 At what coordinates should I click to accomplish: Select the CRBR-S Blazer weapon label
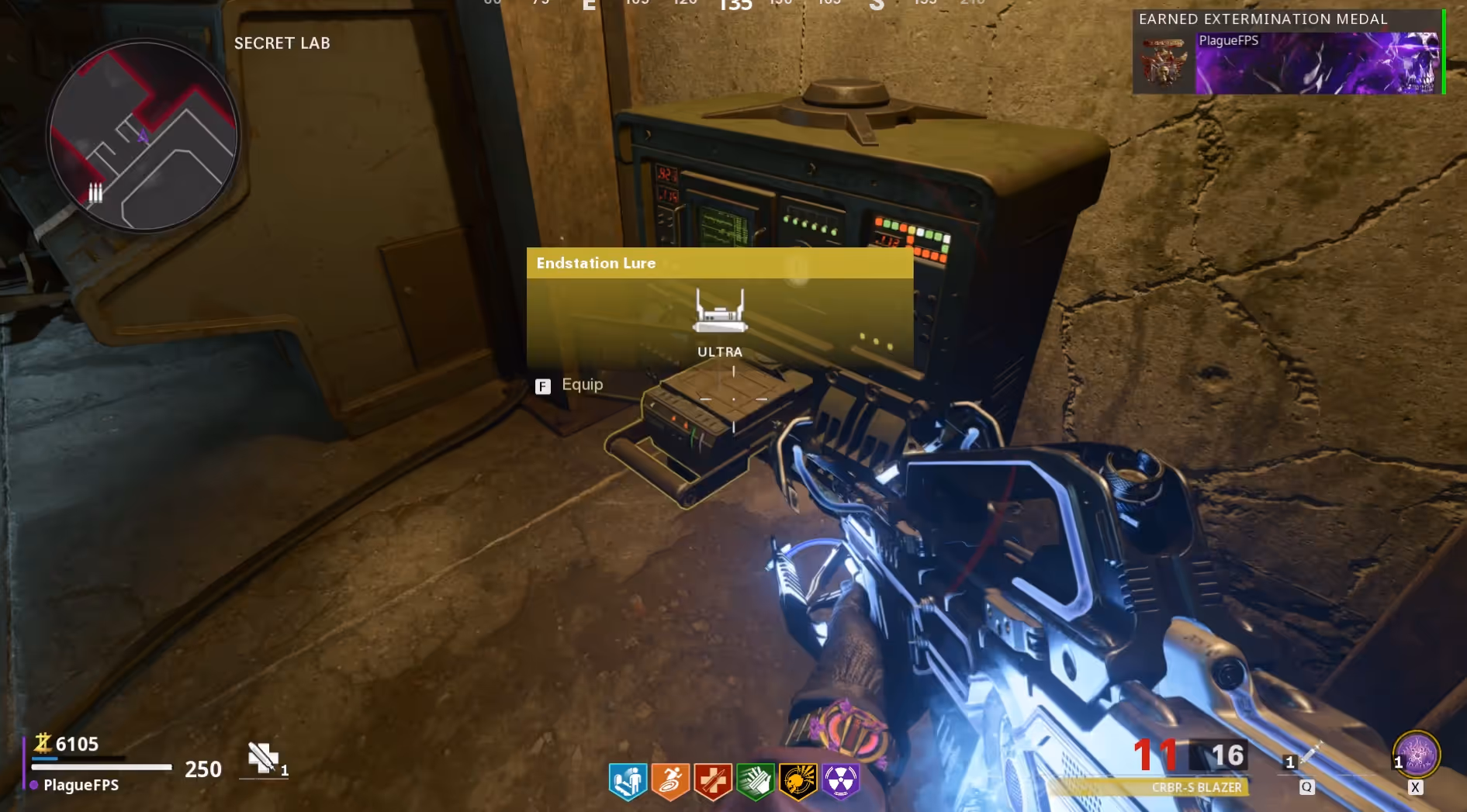[1195, 787]
